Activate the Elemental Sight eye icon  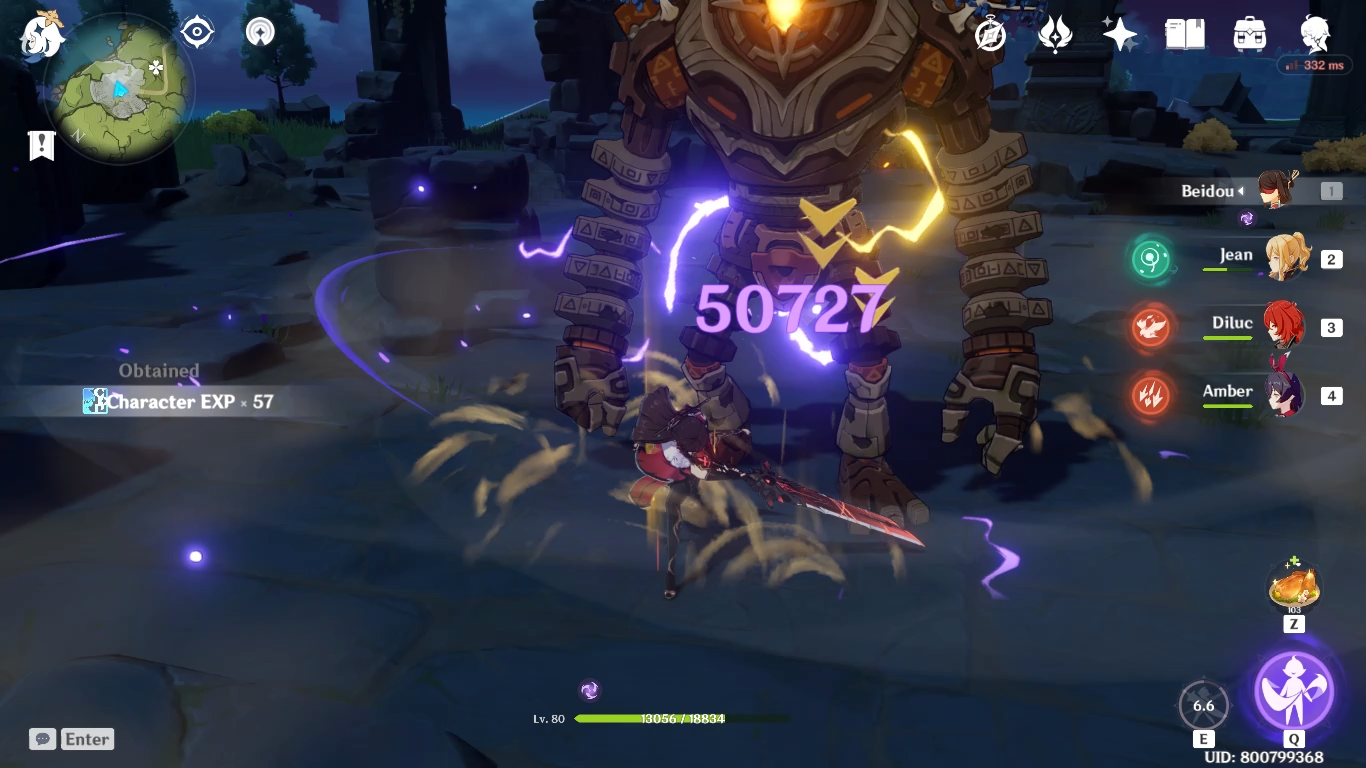[196, 31]
